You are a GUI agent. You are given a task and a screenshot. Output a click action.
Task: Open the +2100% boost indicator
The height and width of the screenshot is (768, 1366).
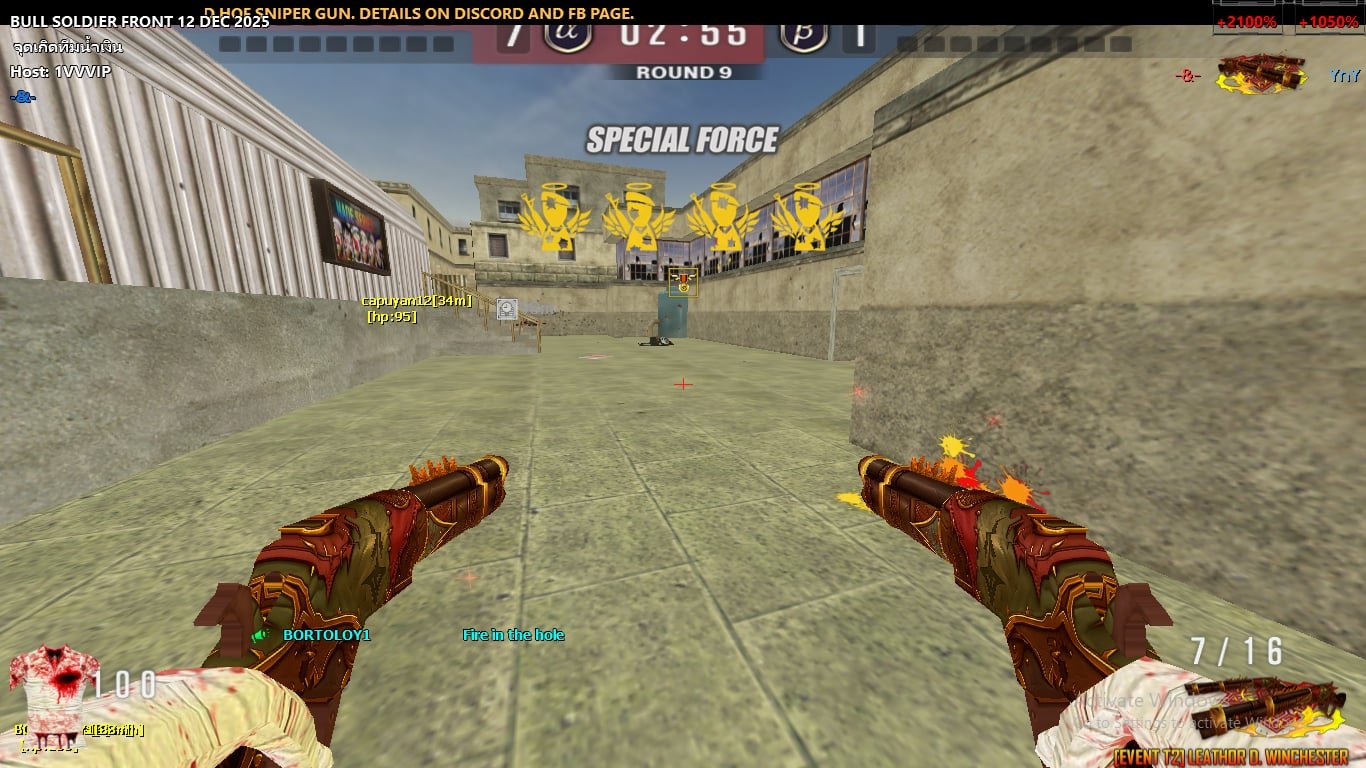[1246, 20]
